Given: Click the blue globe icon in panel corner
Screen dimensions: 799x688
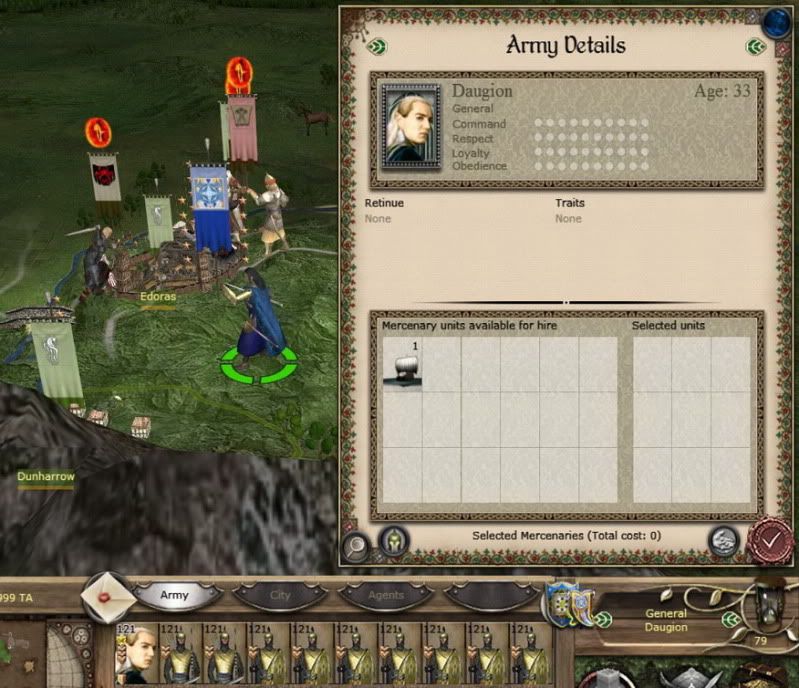Looking at the screenshot, I should pyautogui.click(x=776, y=21).
